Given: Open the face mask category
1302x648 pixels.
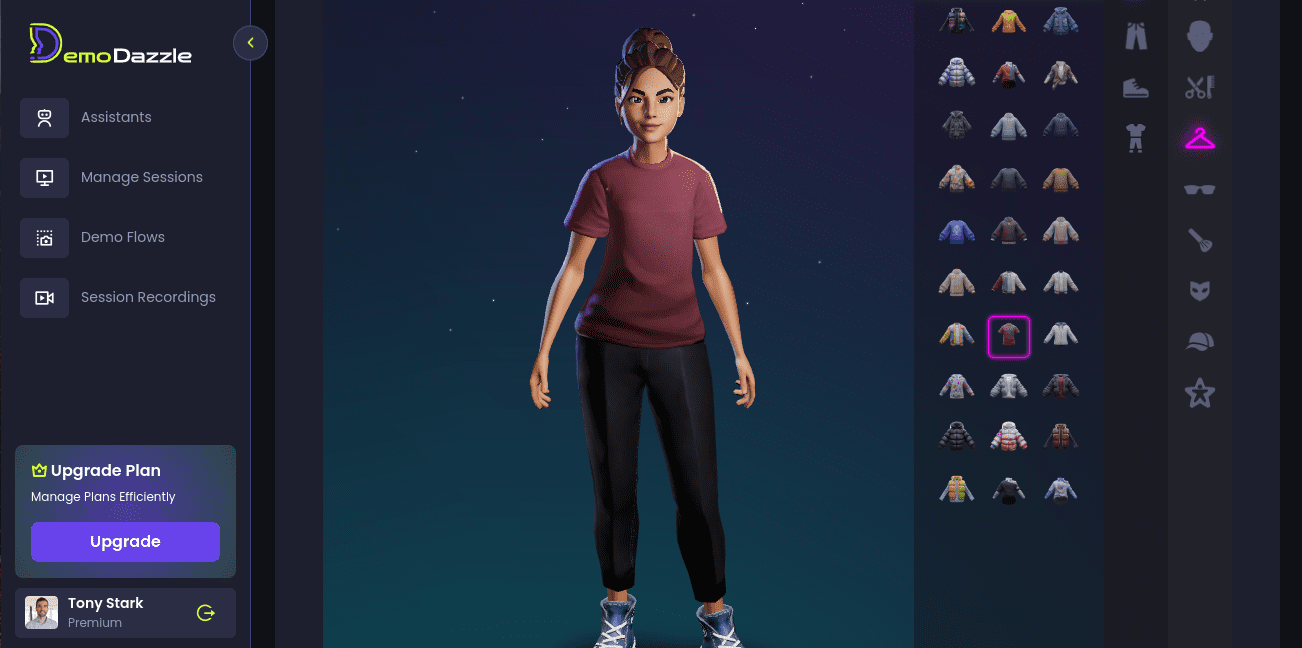Looking at the screenshot, I should pyautogui.click(x=1199, y=291).
